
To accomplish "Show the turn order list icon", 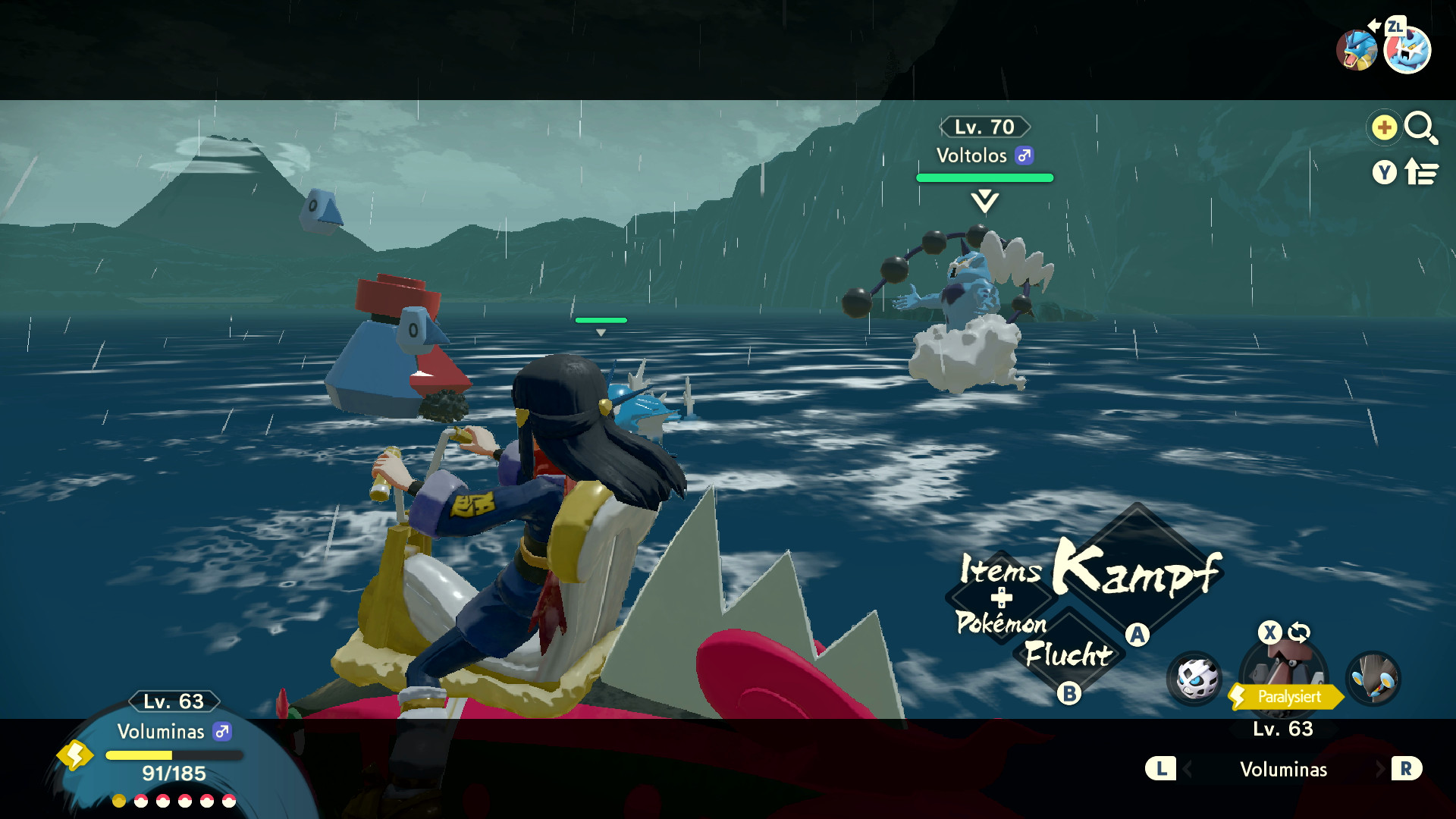I will tap(1420, 173).
